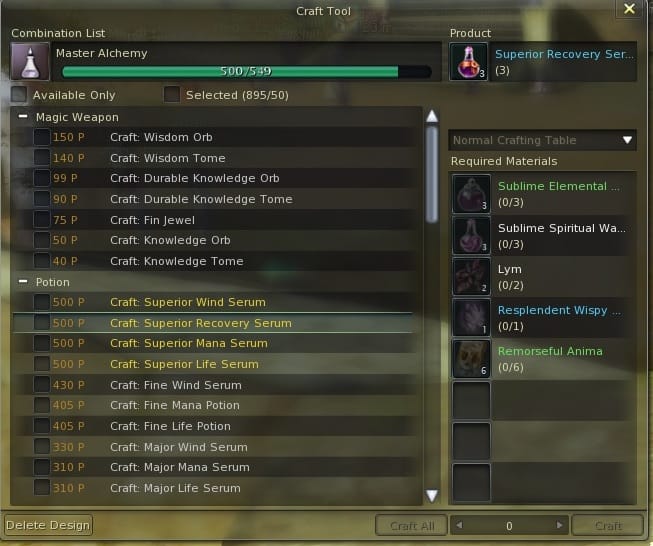Image resolution: width=653 pixels, height=546 pixels.
Task: Toggle the Selected (895/50) checkbox
Action: [x=172, y=95]
